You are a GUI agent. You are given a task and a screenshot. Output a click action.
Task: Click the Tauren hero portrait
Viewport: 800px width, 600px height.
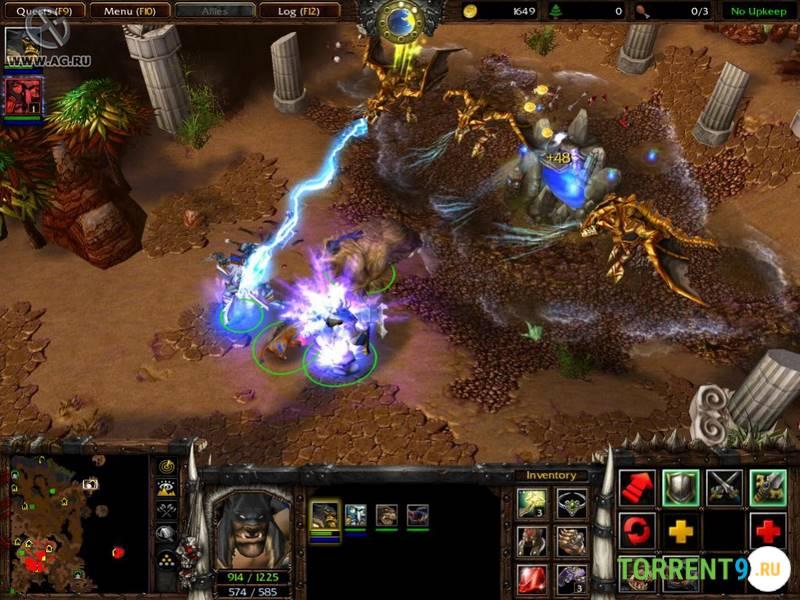(252, 527)
